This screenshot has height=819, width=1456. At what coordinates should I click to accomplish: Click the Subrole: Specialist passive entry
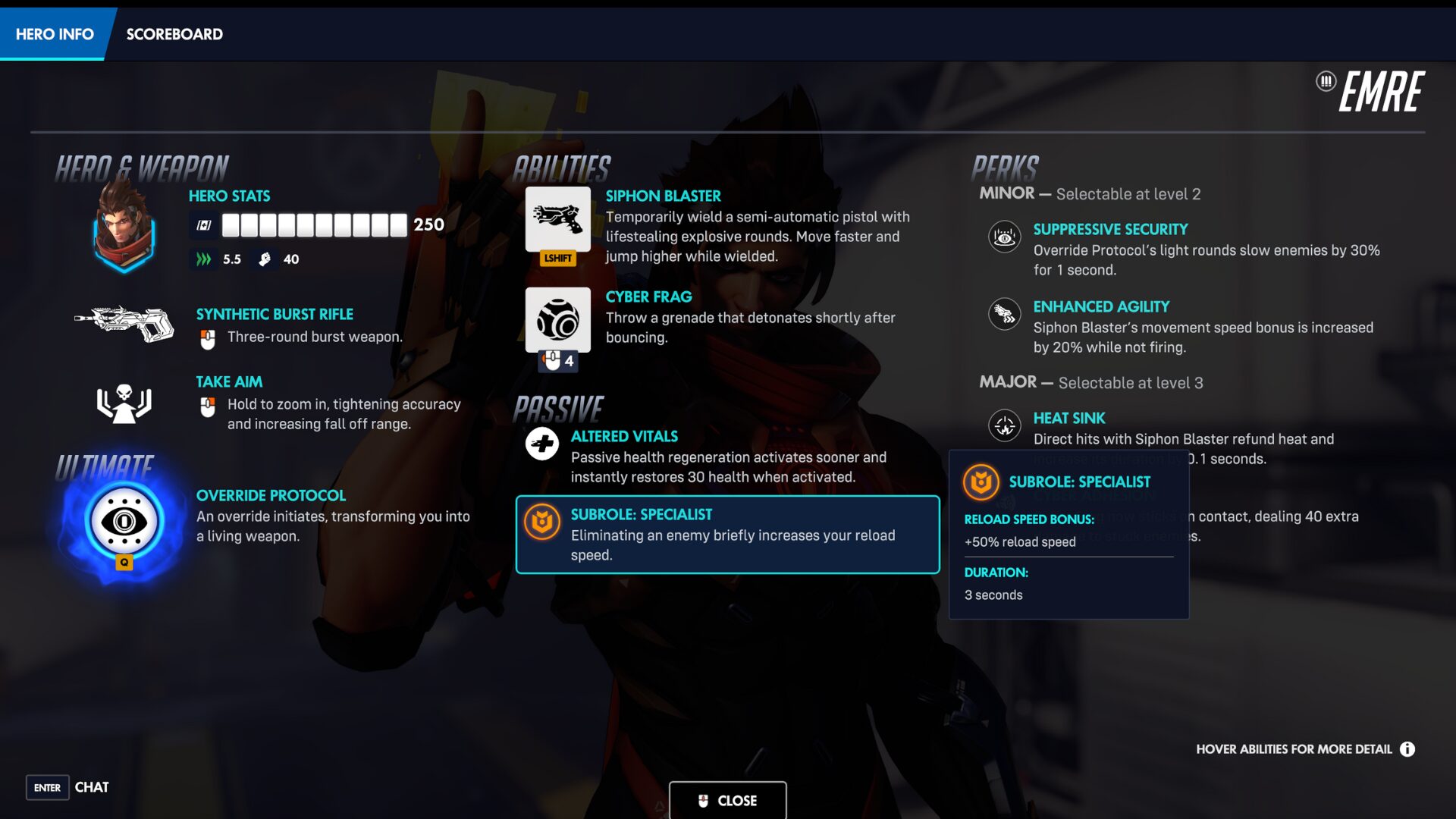[726, 534]
